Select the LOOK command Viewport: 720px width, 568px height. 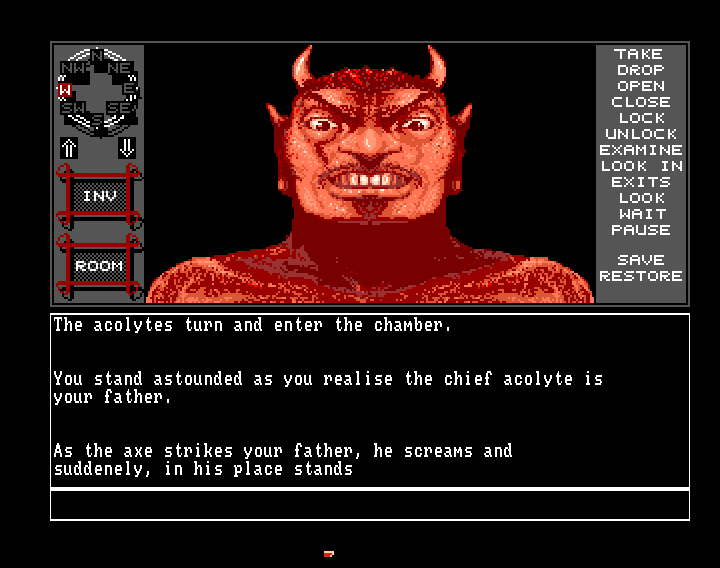(x=640, y=198)
